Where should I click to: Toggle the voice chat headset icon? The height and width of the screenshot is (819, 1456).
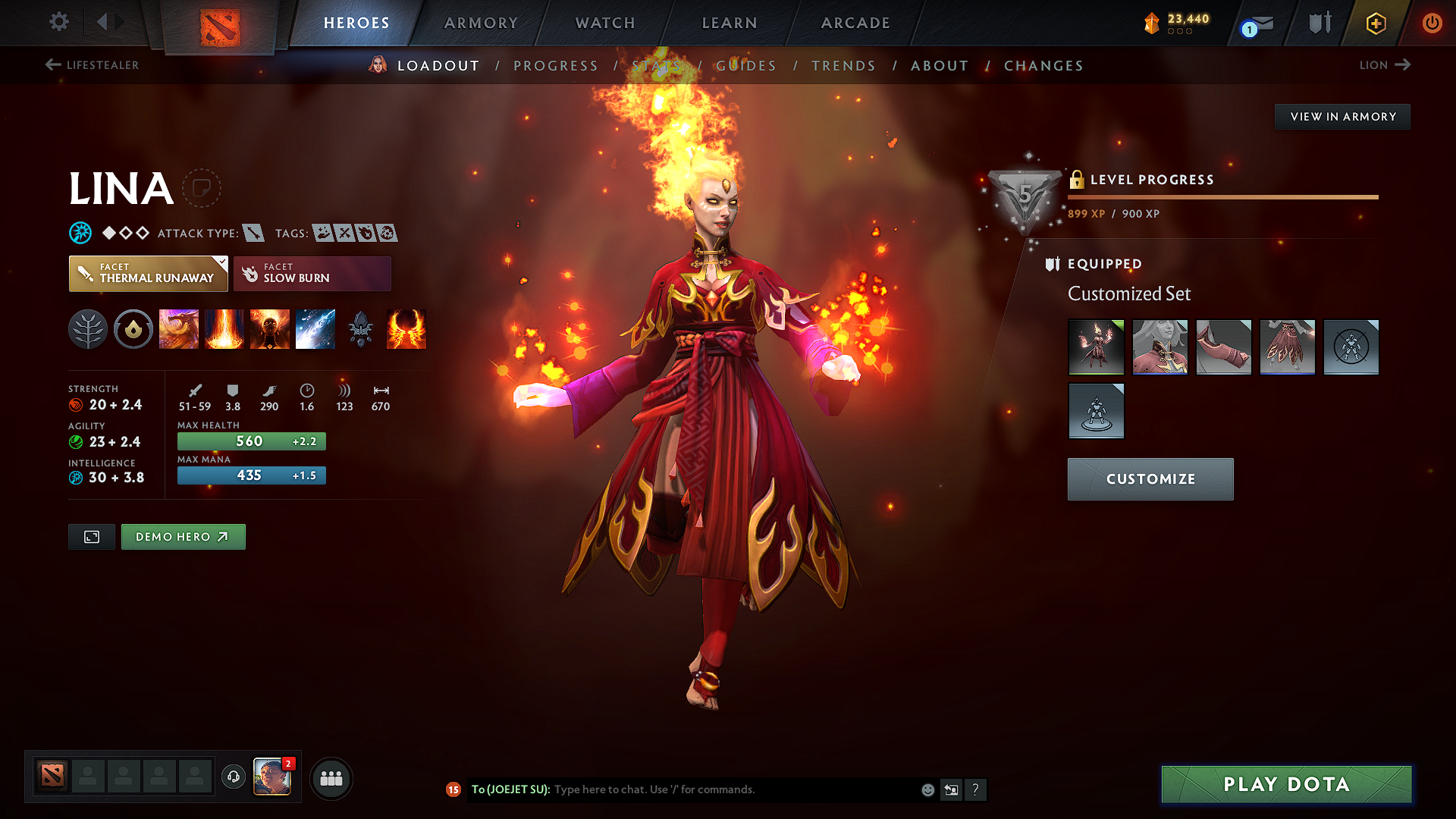(233, 778)
